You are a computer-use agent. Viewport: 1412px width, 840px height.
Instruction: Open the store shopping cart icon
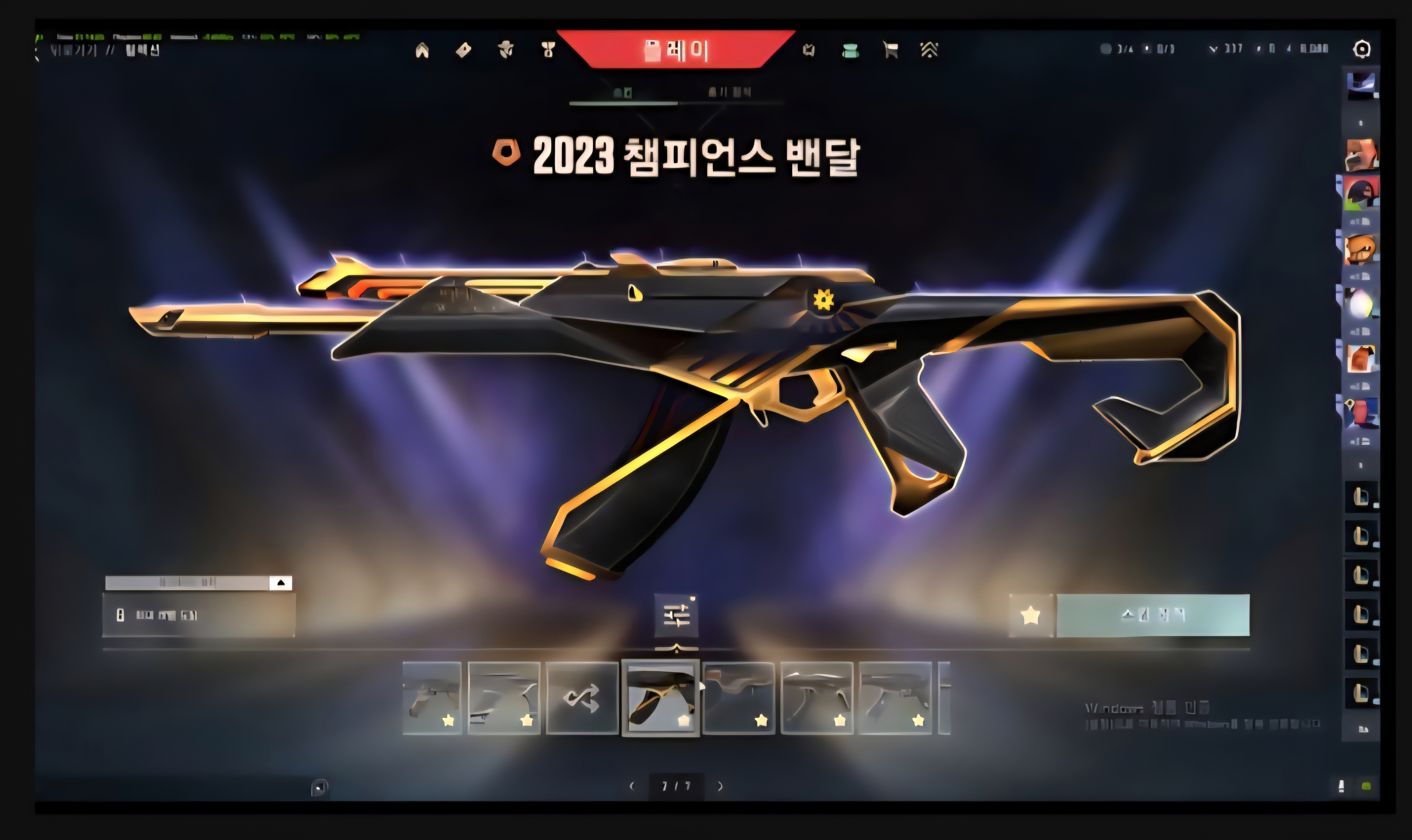(x=890, y=50)
